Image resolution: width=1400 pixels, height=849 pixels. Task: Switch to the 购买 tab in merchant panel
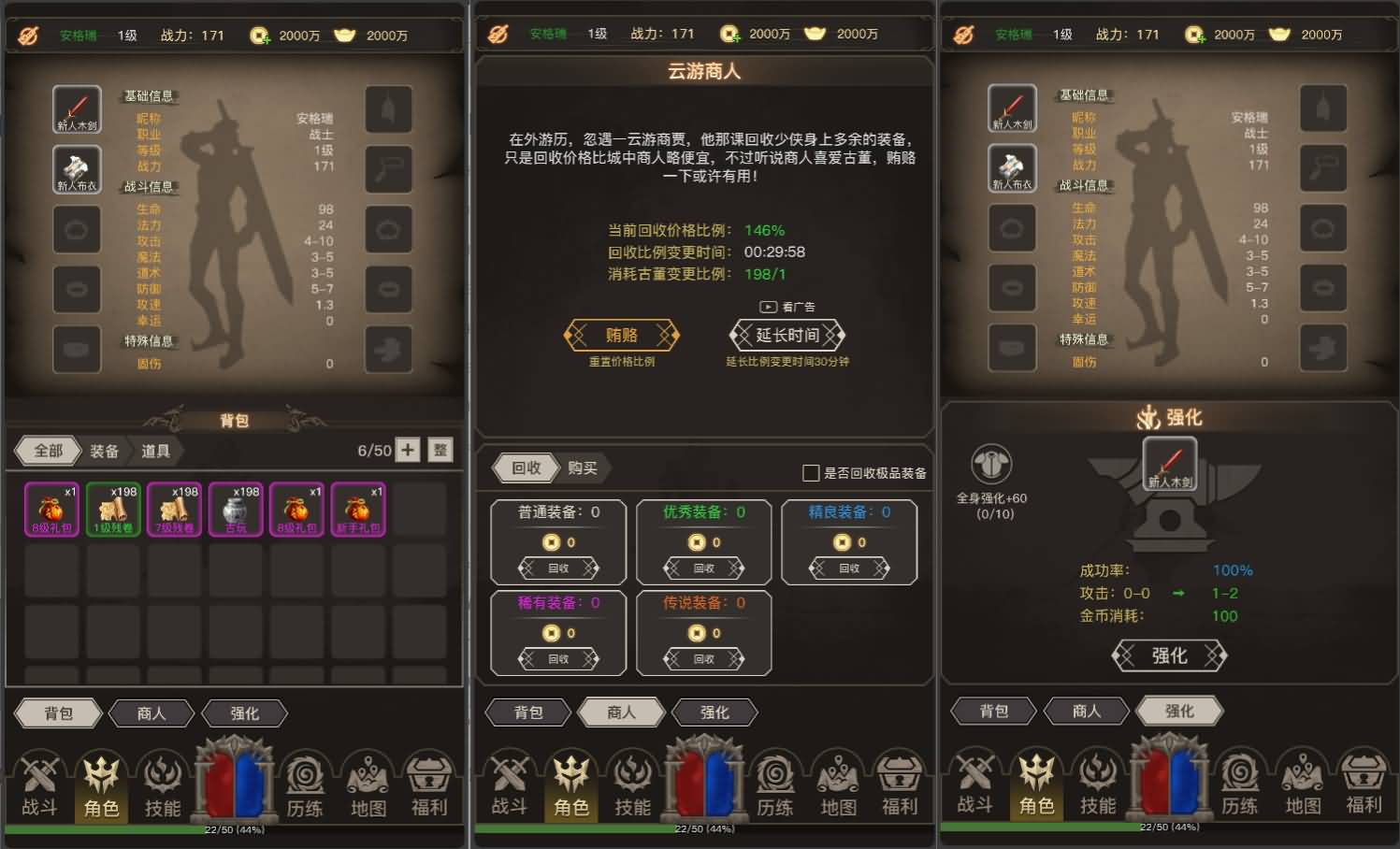[582, 468]
